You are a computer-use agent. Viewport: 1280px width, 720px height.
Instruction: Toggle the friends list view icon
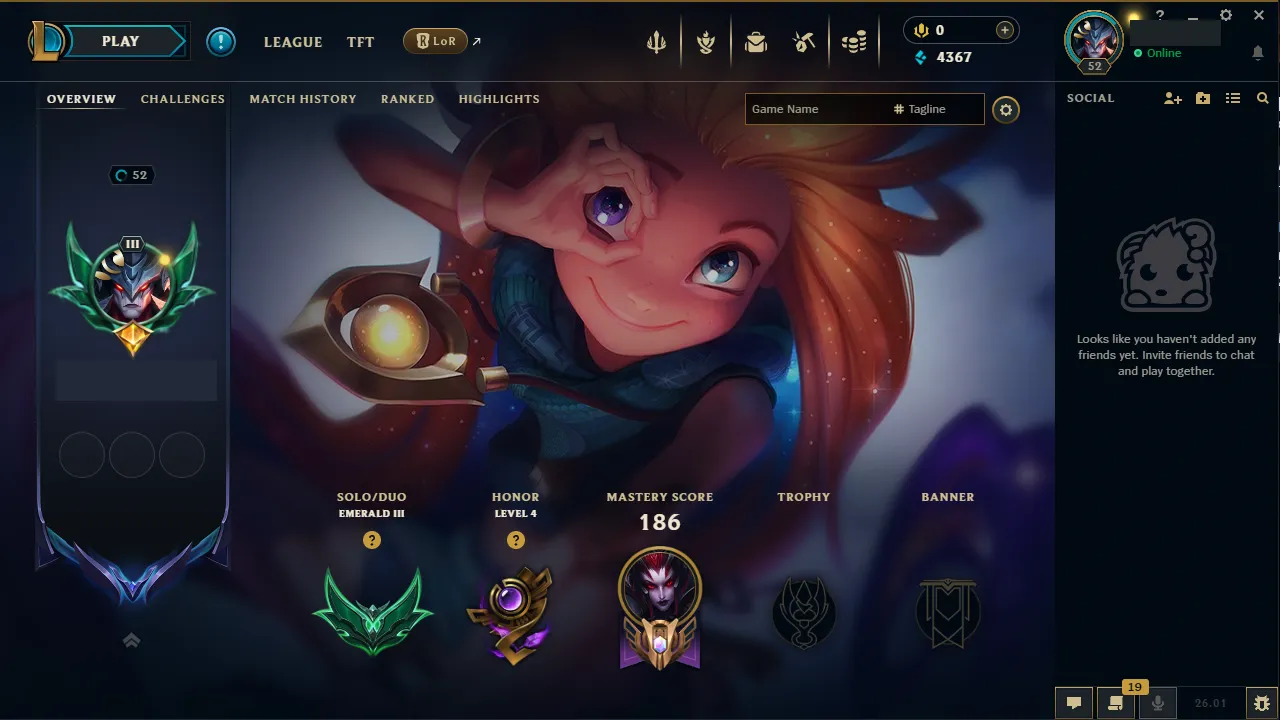pyautogui.click(x=1233, y=98)
